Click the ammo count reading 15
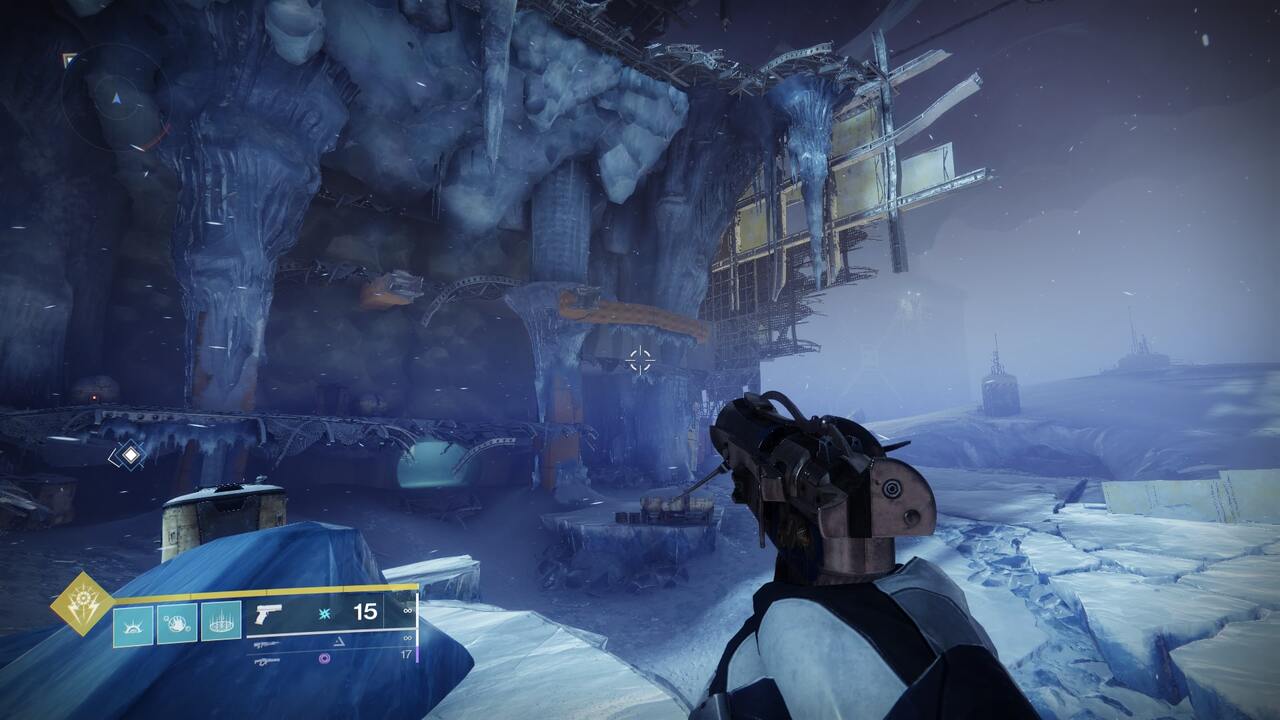The image size is (1280, 720). [x=366, y=614]
